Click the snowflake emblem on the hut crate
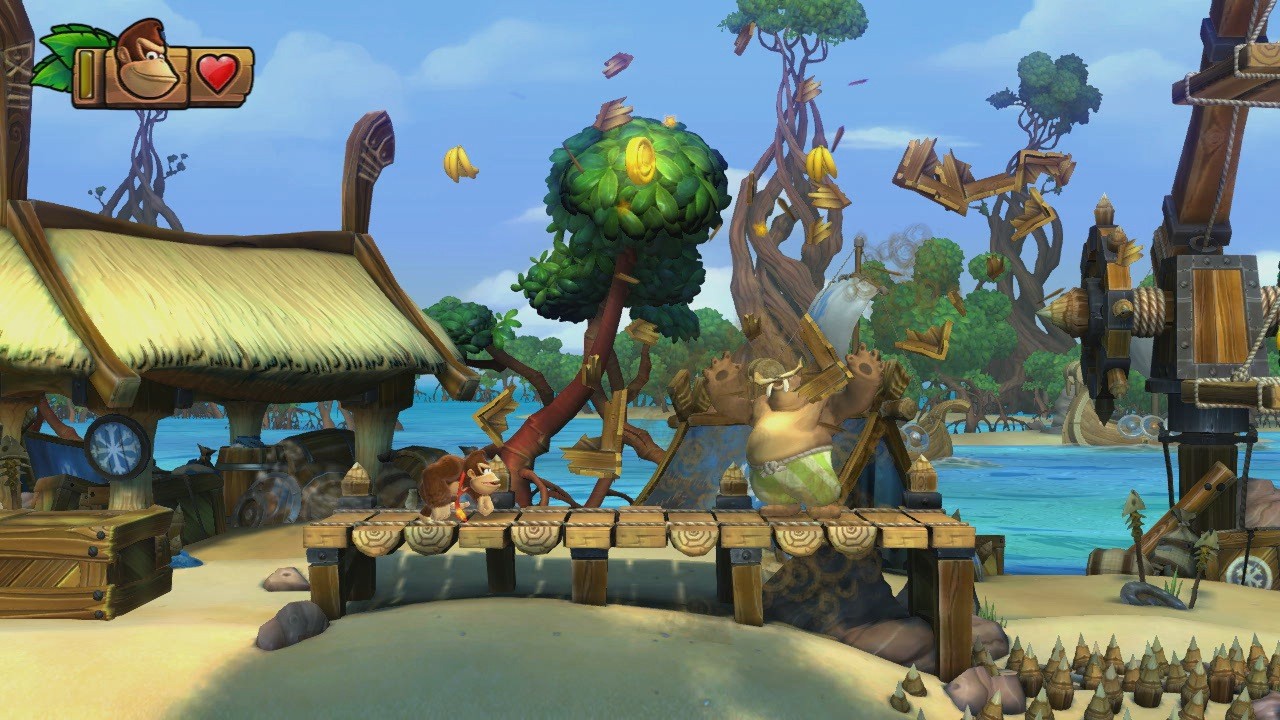The height and width of the screenshot is (720, 1280). pyautogui.click(x=116, y=447)
